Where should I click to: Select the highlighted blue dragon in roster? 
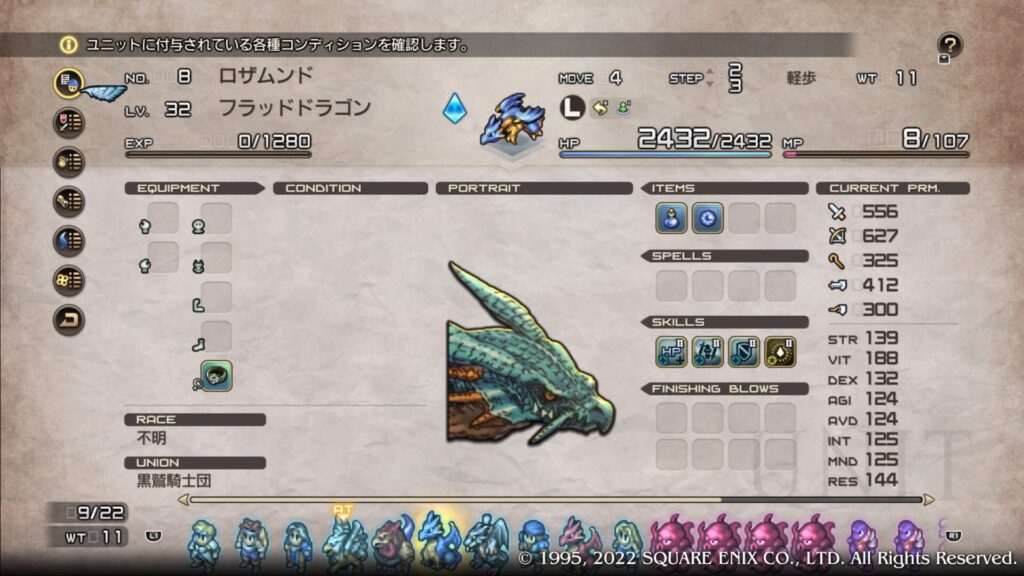[439, 540]
